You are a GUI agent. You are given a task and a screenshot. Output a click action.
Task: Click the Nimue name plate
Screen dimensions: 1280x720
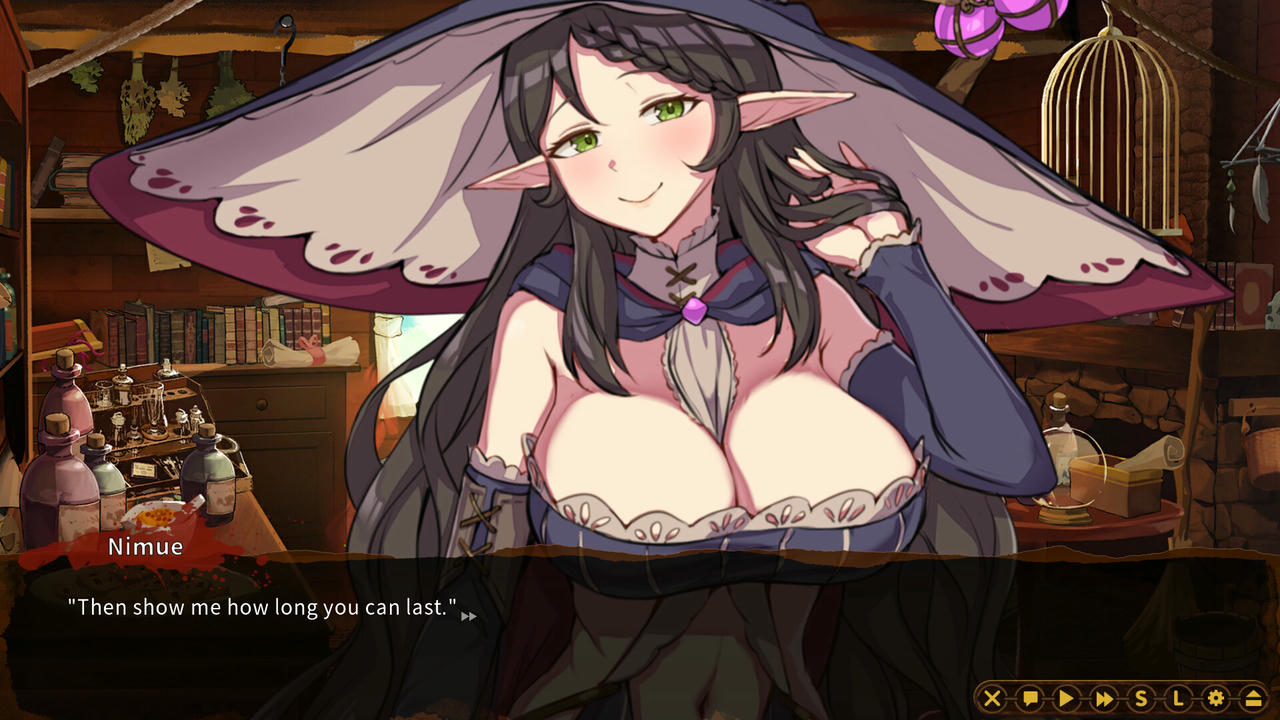click(146, 547)
